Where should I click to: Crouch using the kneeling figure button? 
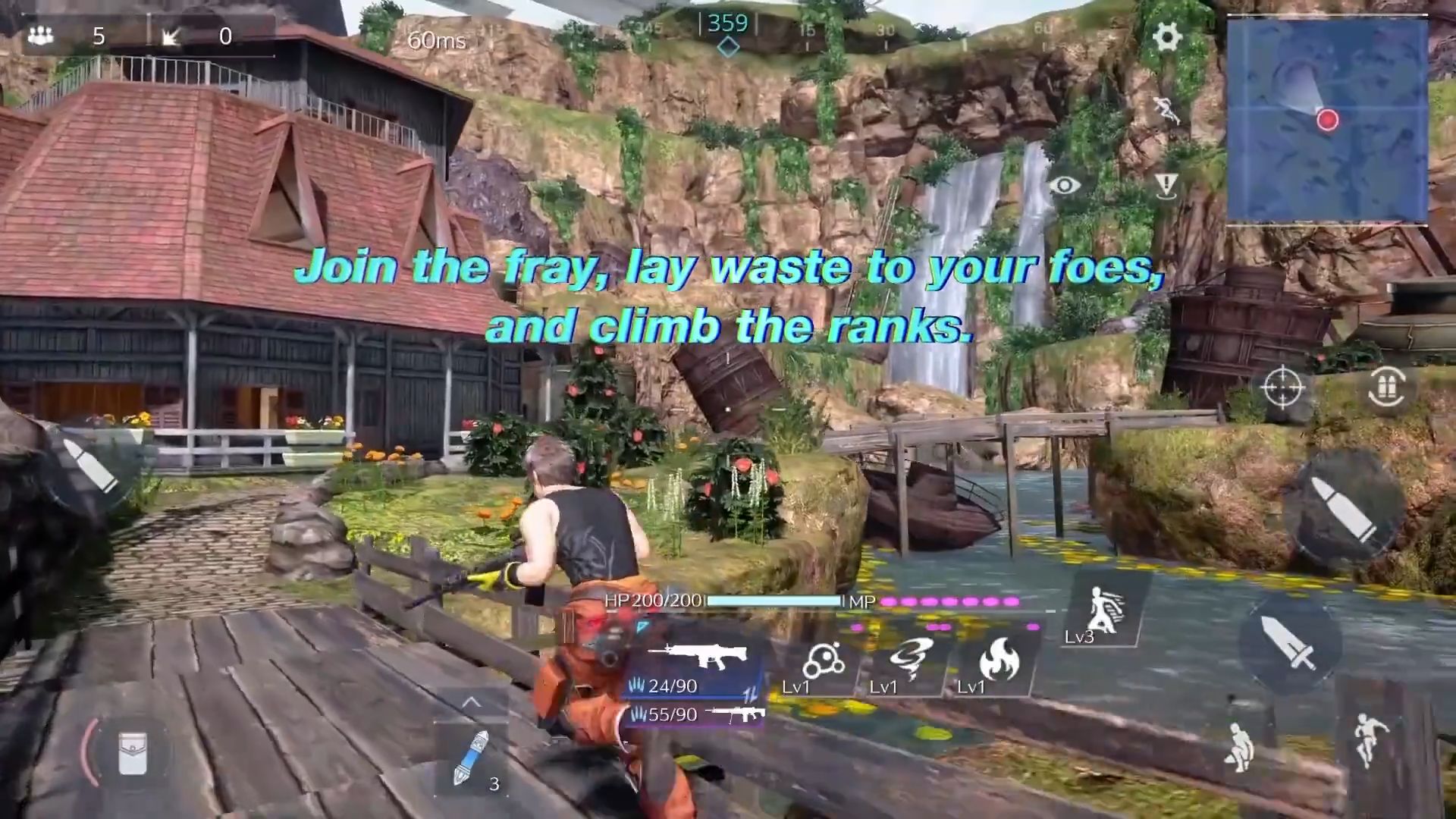[1239, 747]
